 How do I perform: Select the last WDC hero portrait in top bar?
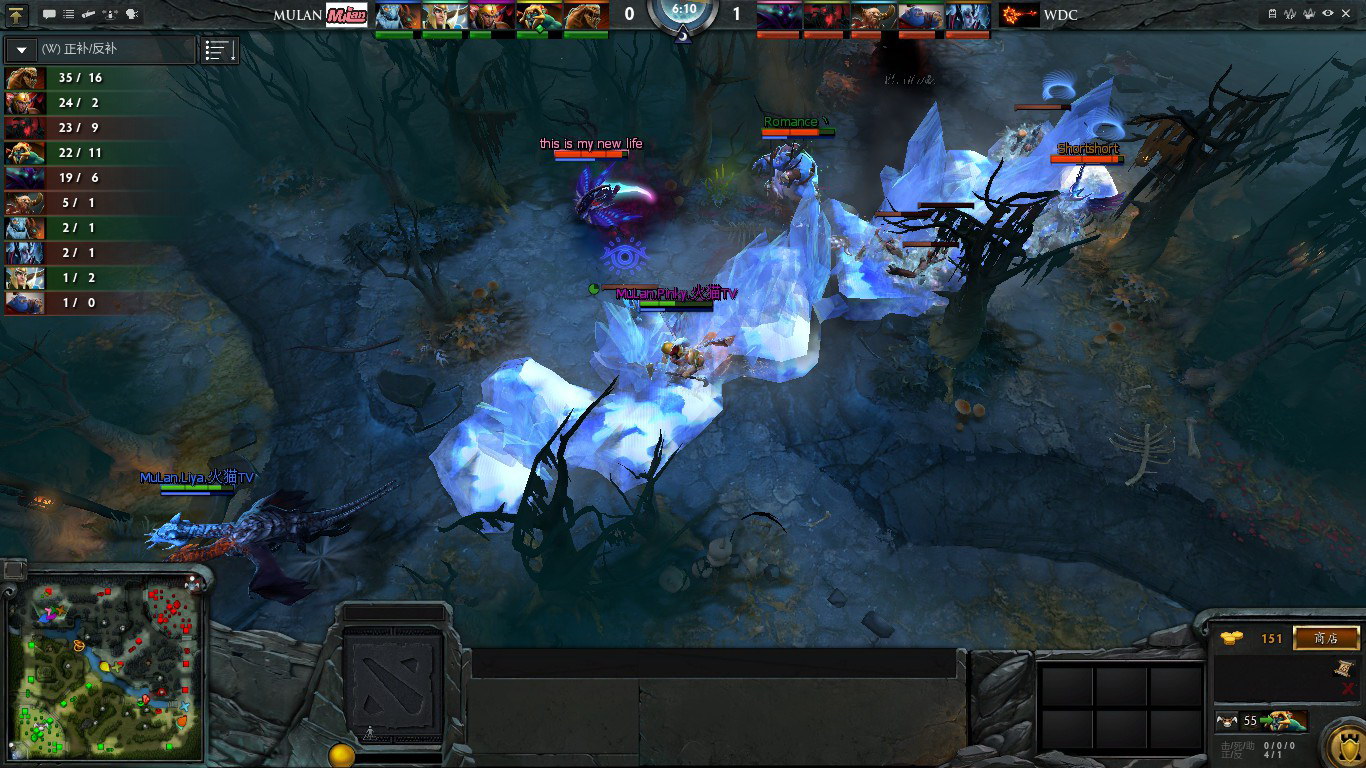(967, 15)
